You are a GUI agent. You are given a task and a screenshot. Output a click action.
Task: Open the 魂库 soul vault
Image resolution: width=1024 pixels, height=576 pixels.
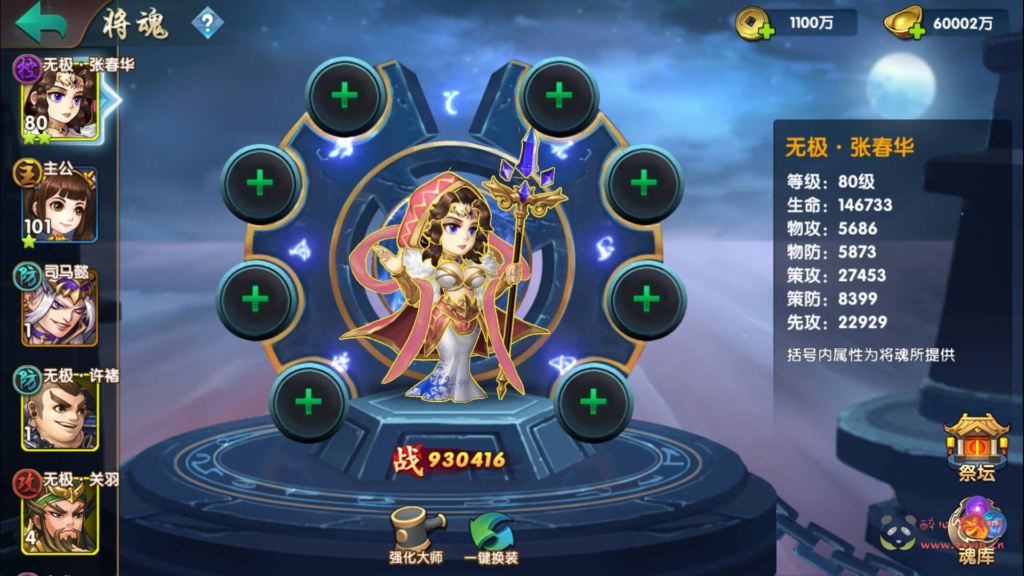click(x=975, y=530)
